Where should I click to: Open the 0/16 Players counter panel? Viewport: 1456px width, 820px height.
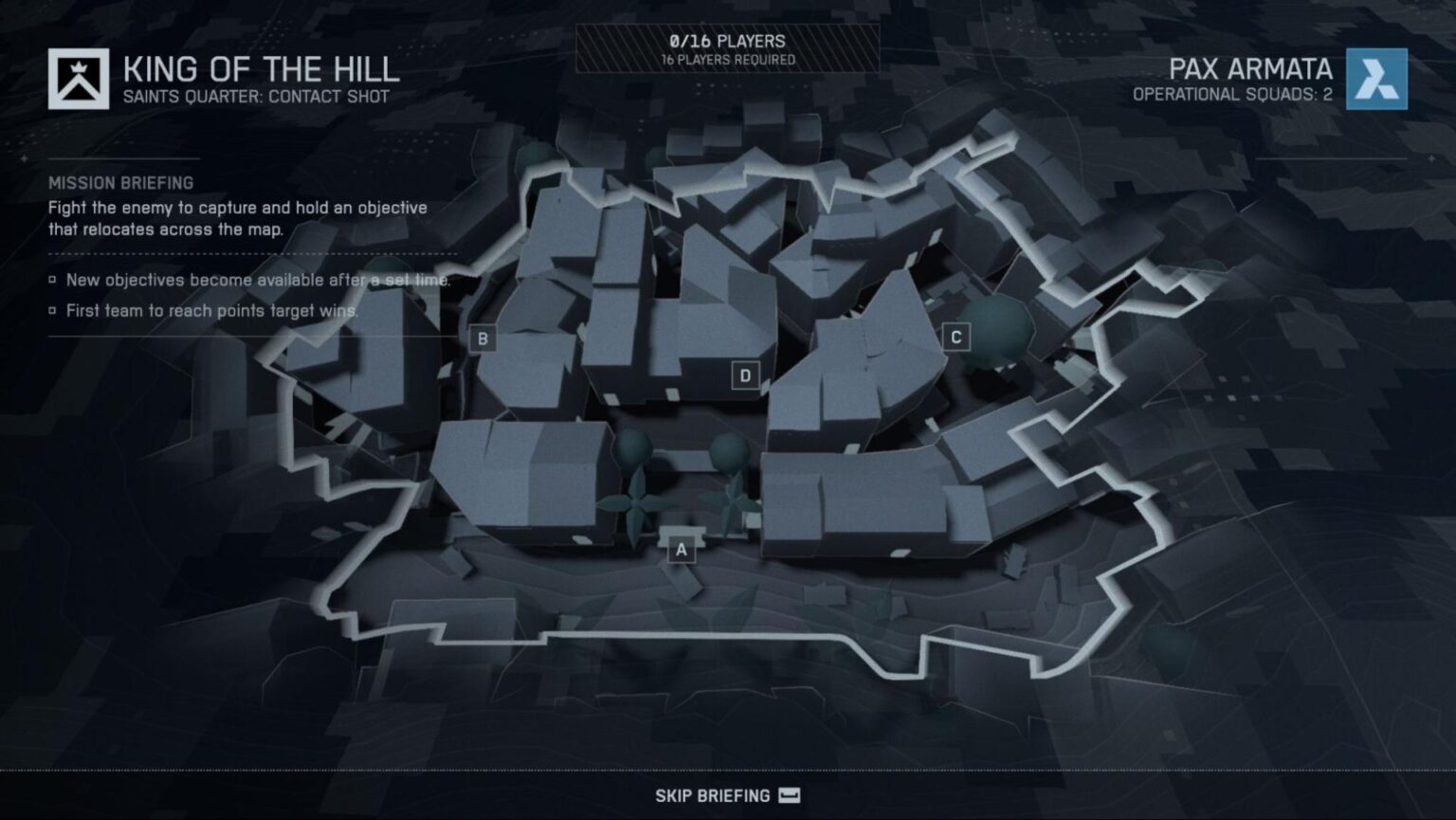726,42
